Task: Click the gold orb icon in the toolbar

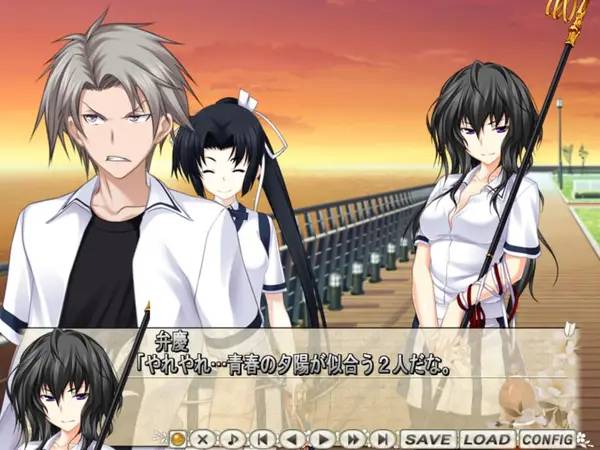Action: coord(176,439)
